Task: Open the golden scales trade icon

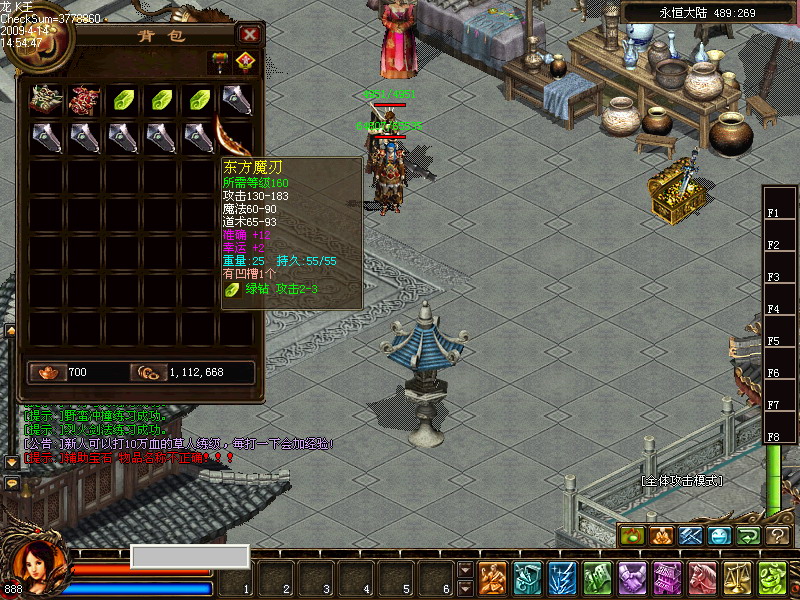Action: click(737, 578)
